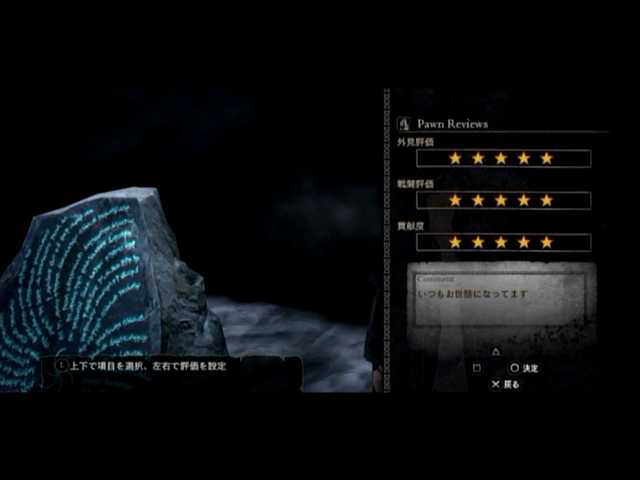The image size is (640, 480).
Task: Select the 戦闘評価 battle star rating bar
Action: [x=503, y=200]
